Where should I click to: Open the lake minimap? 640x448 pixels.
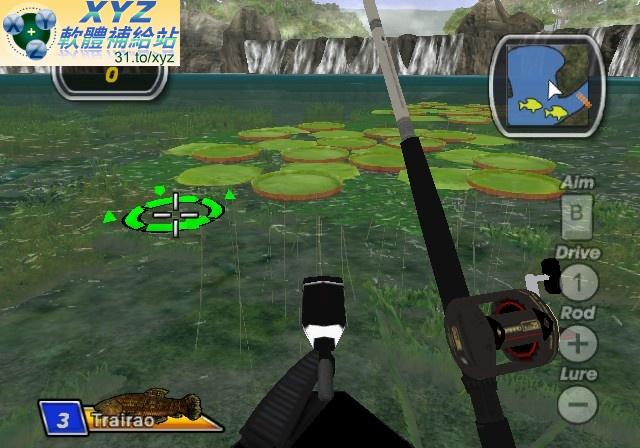546,81
